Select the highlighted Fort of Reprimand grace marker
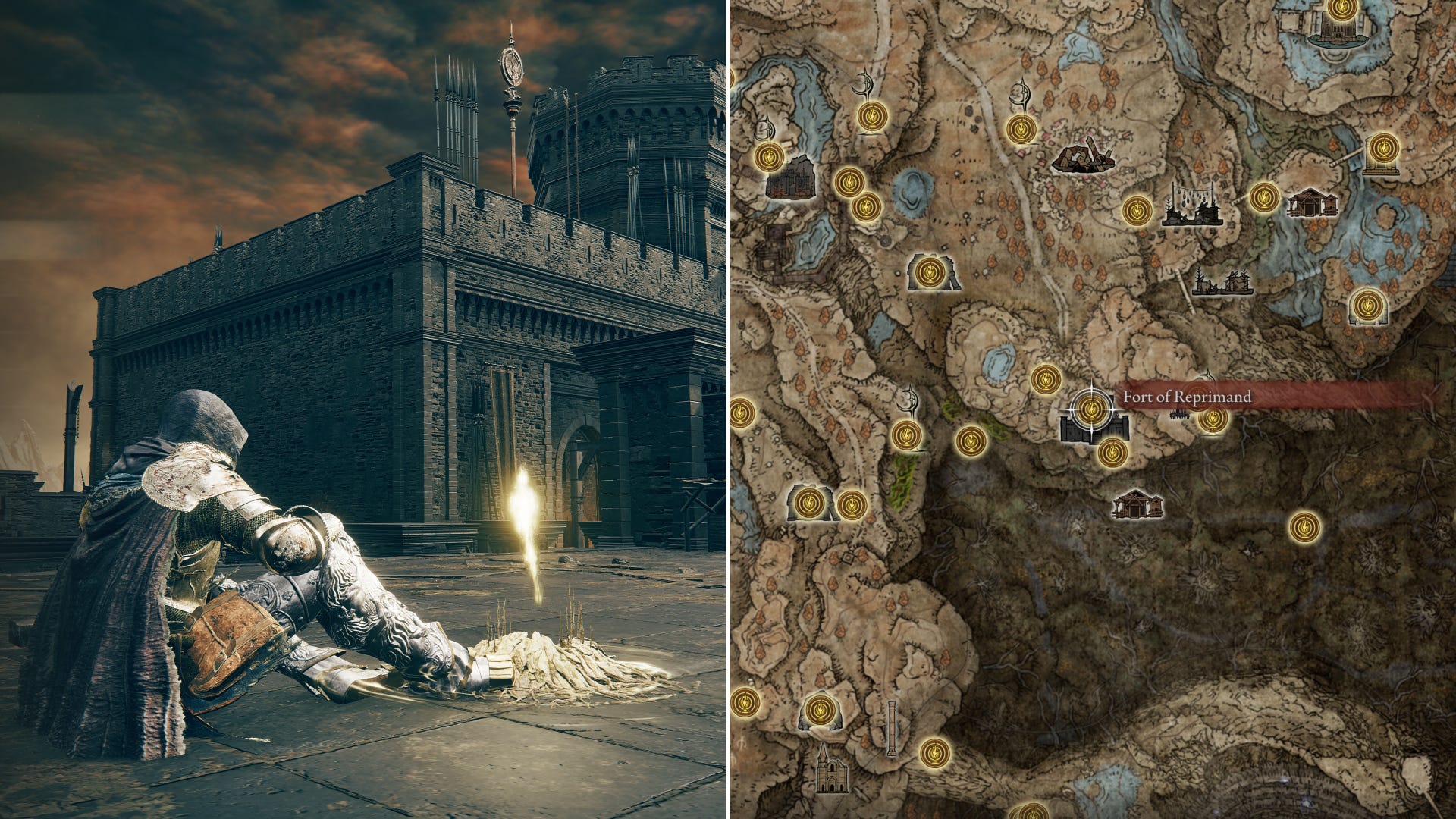 pyautogui.click(x=1091, y=410)
